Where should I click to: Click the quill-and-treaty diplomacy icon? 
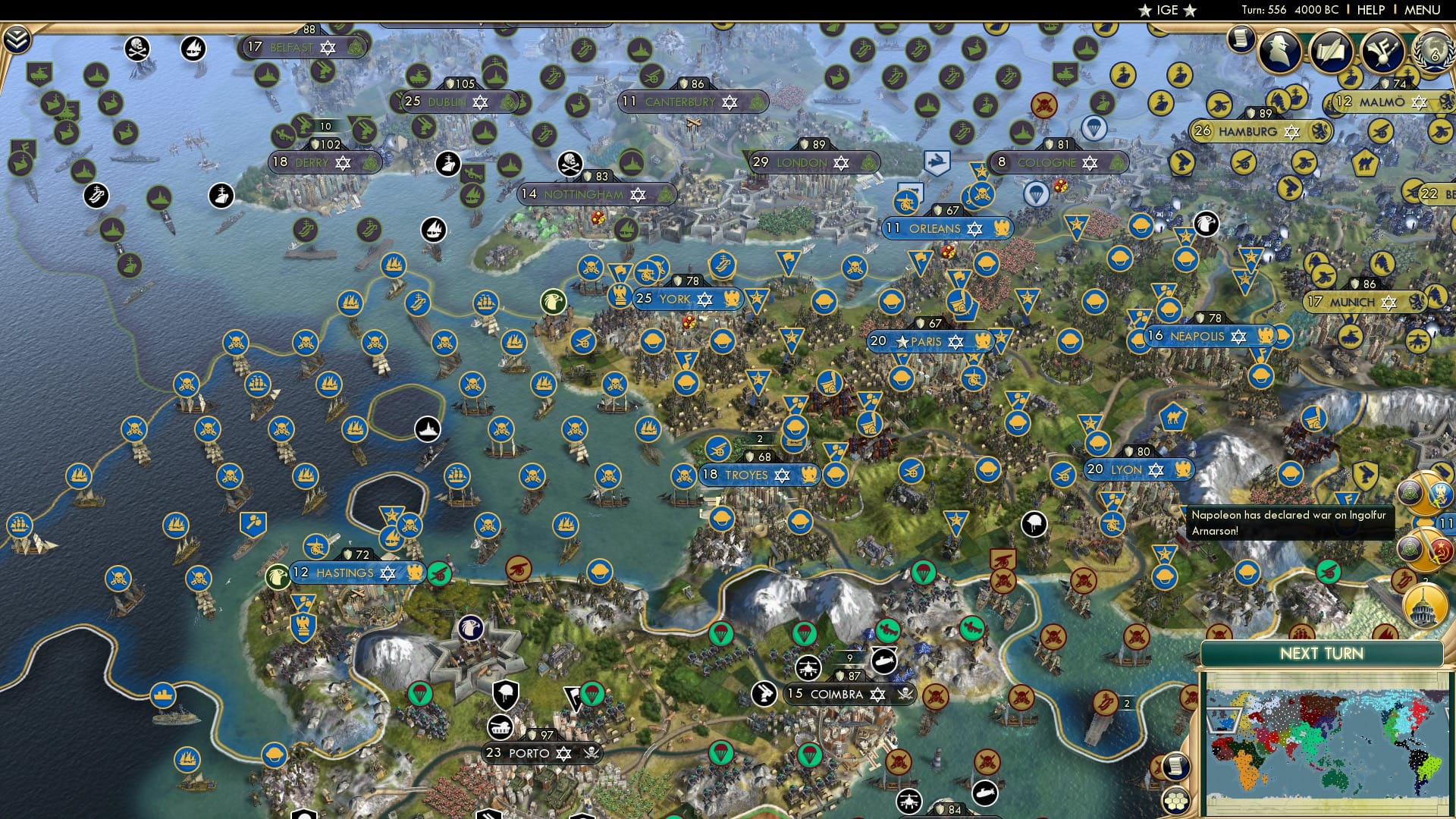[1331, 52]
